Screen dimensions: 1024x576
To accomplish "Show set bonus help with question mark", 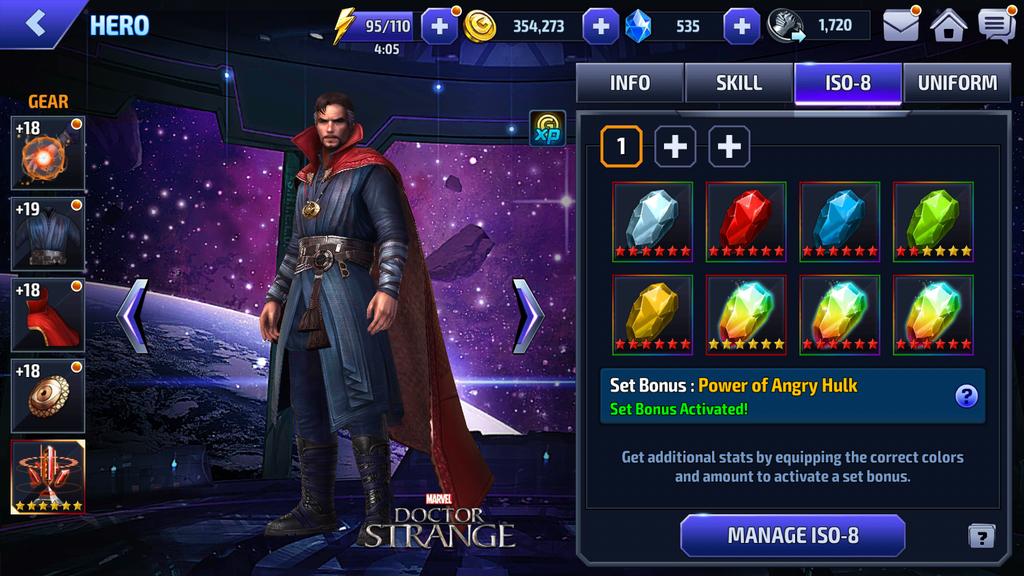I will [x=966, y=396].
